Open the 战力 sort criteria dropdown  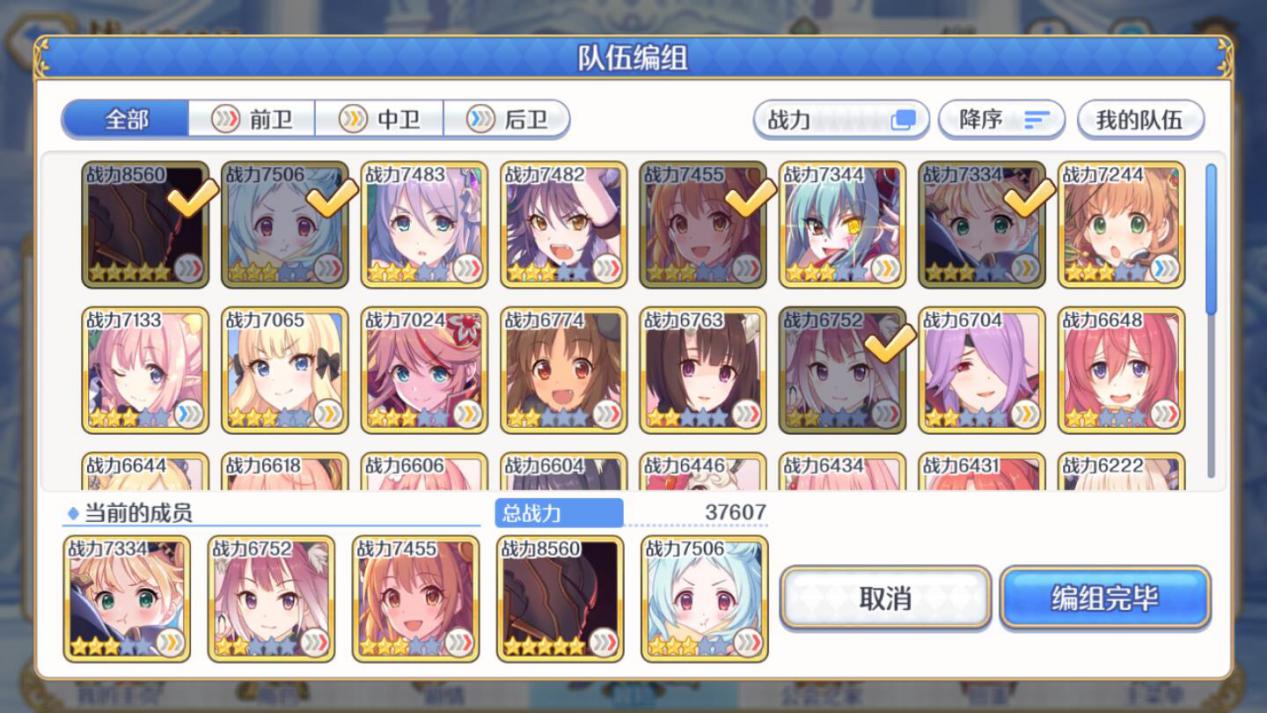point(840,120)
